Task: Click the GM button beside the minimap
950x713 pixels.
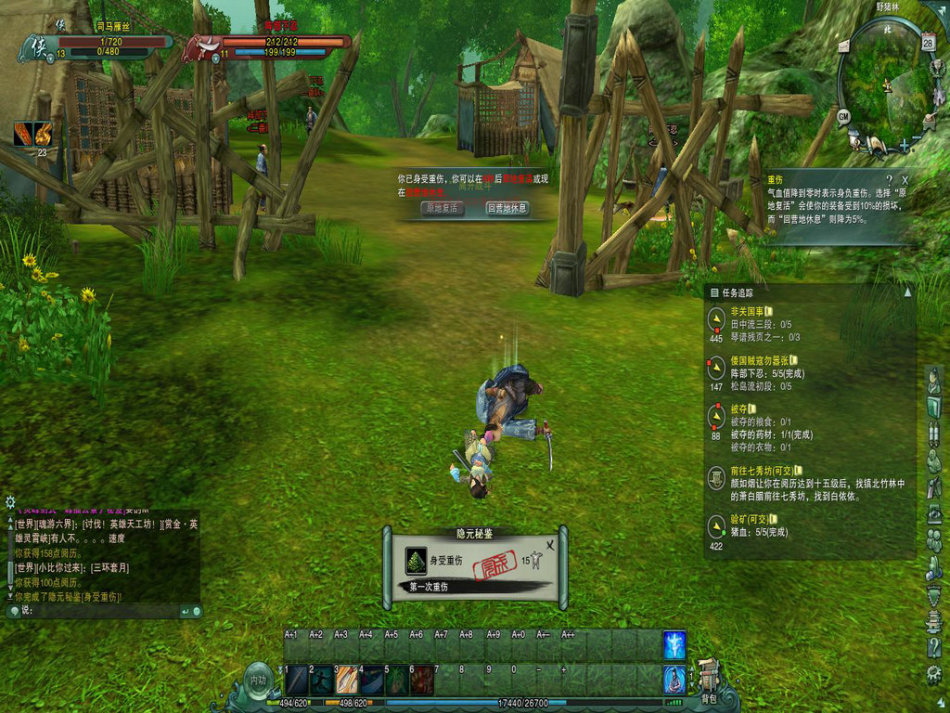Action: pos(844,116)
